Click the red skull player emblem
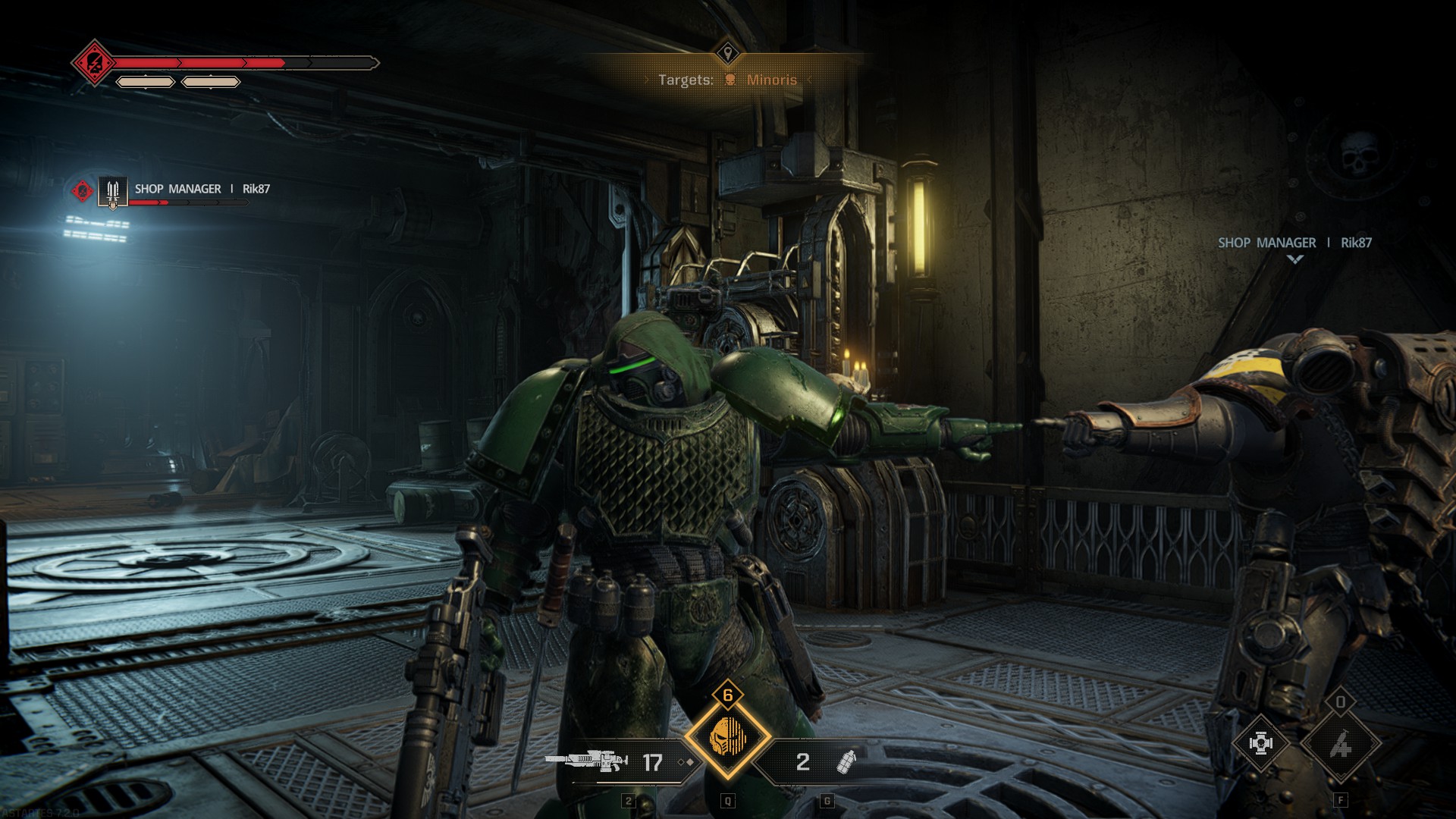The width and height of the screenshot is (1456, 819). tap(94, 63)
